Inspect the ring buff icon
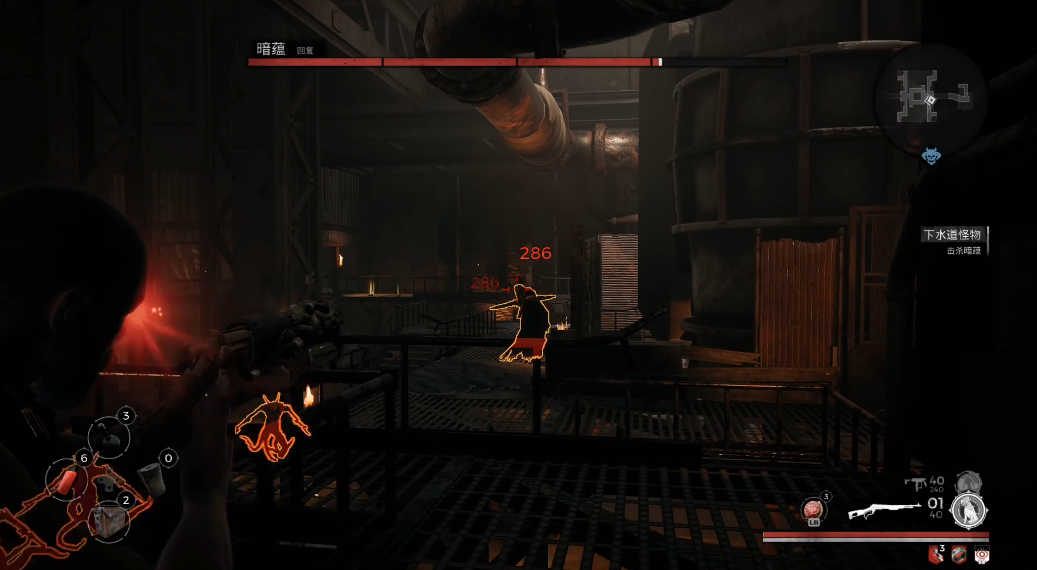Image resolution: width=1037 pixels, height=570 pixels. point(959,554)
